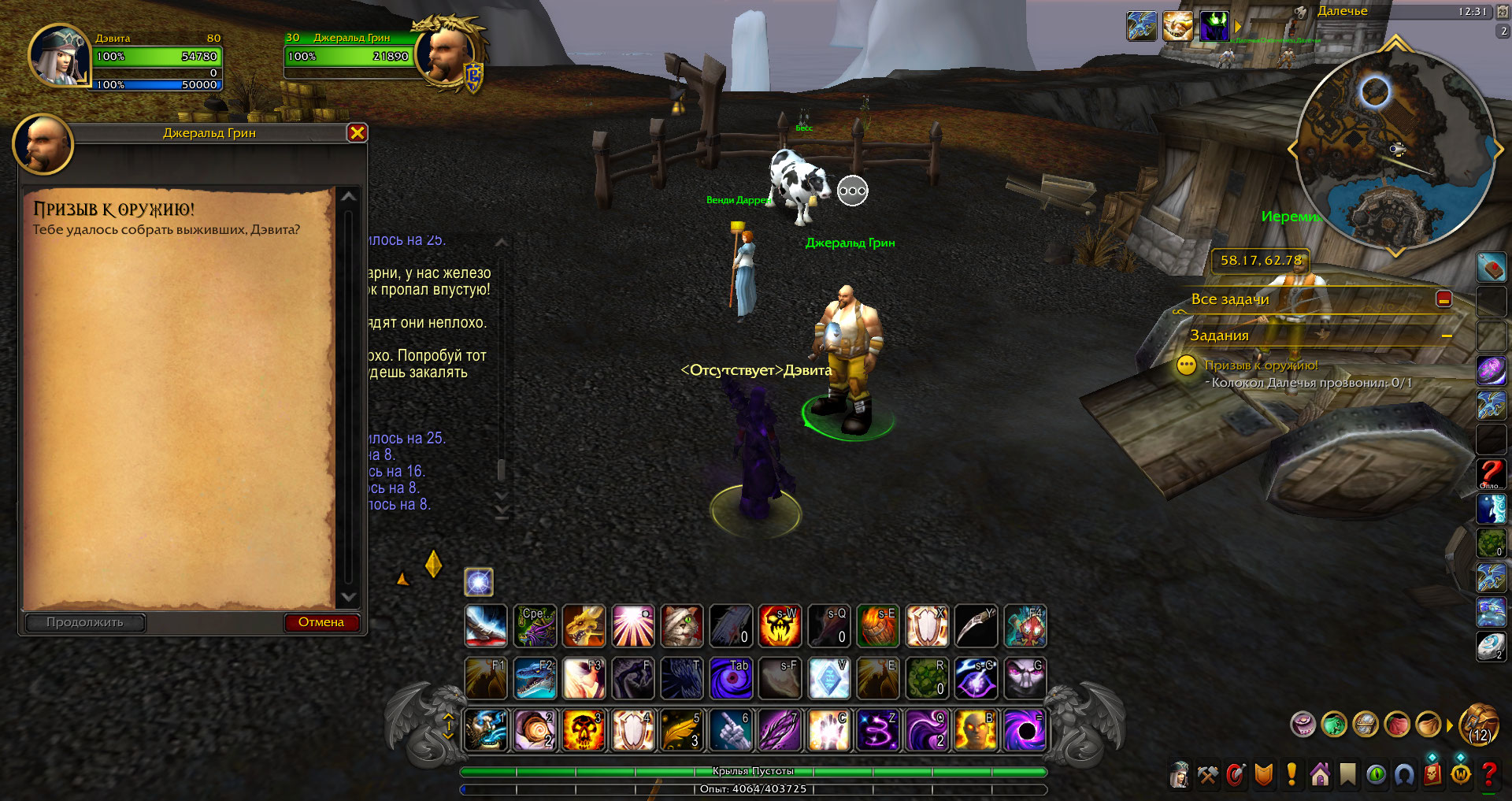The image size is (1512, 801).
Task: Activate the purple eye ability bound to Tab
Action: (730, 678)
